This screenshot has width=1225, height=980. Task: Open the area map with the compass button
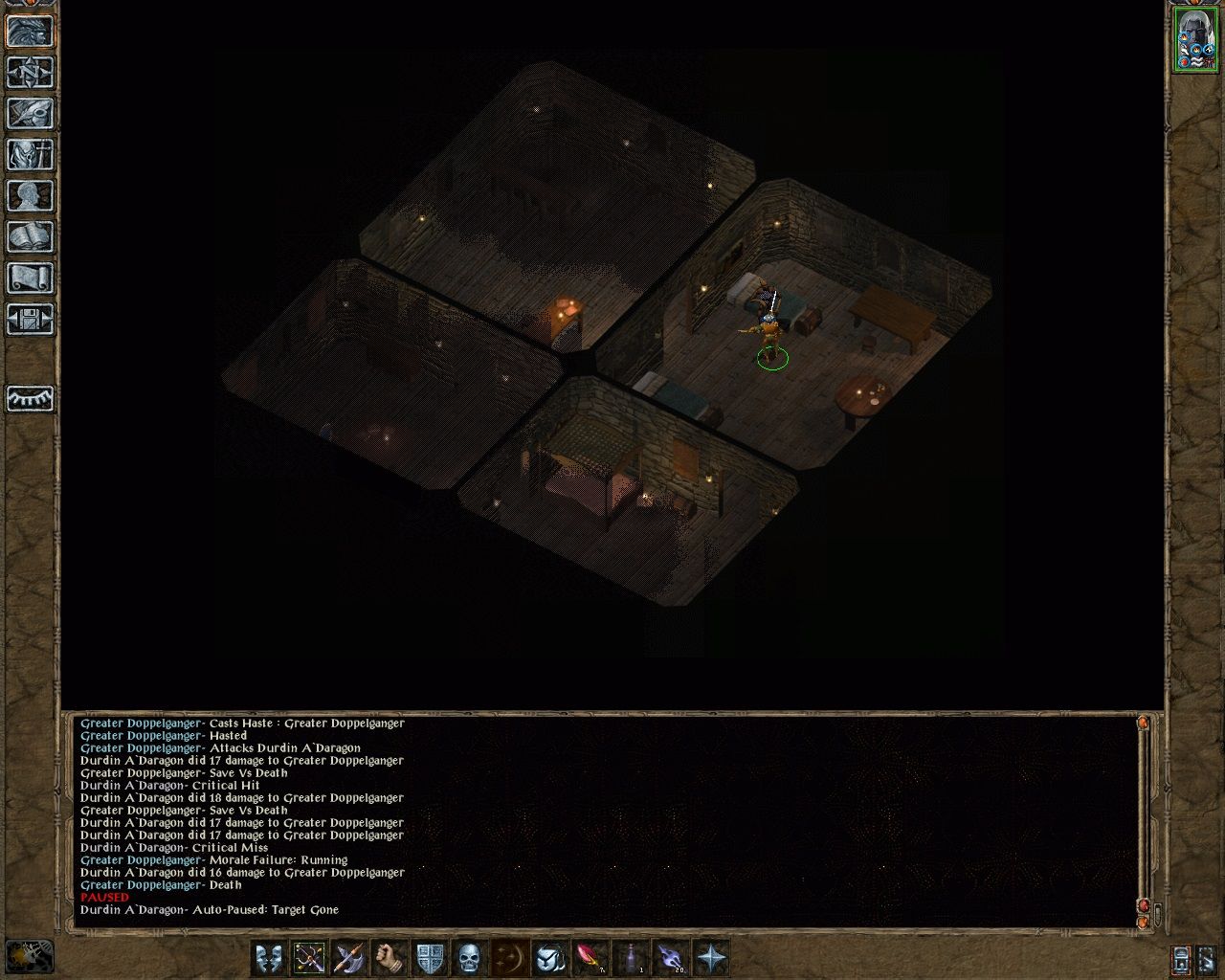point(30,72)
